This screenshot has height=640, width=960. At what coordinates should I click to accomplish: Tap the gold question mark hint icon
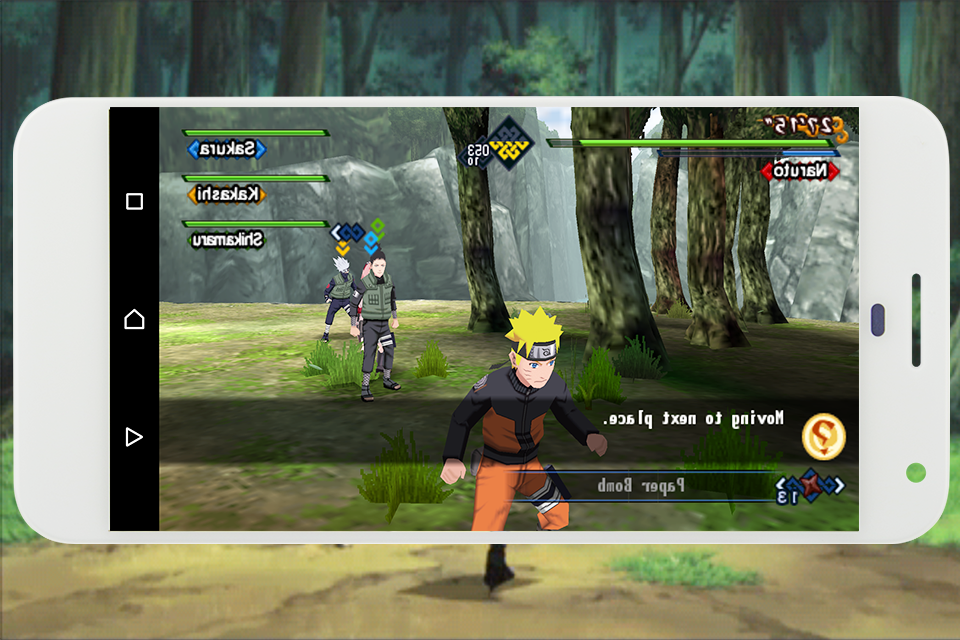point(824,436)
